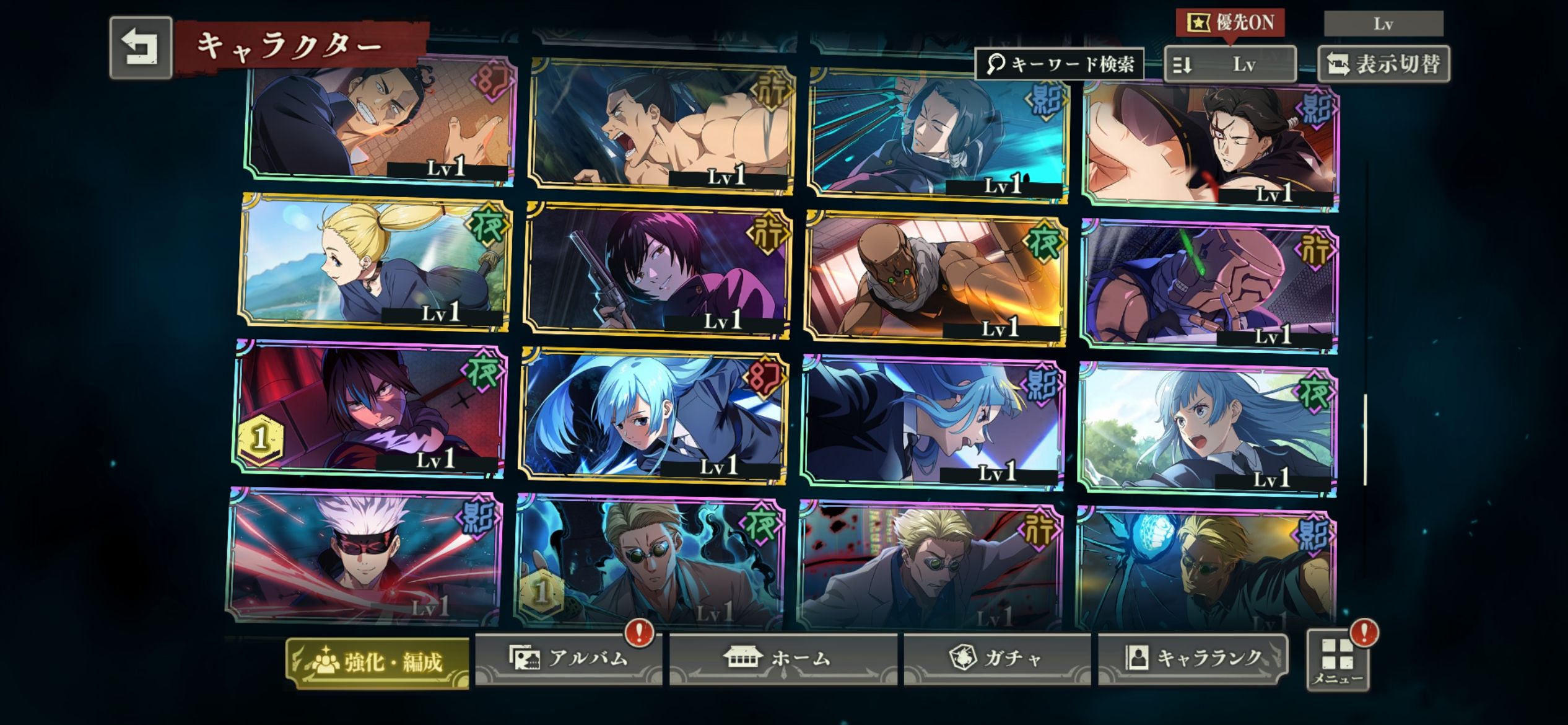Go back with the return arrow button
Image resolution: width=1568 pixels, height=725 pixels.
point(141,48)
